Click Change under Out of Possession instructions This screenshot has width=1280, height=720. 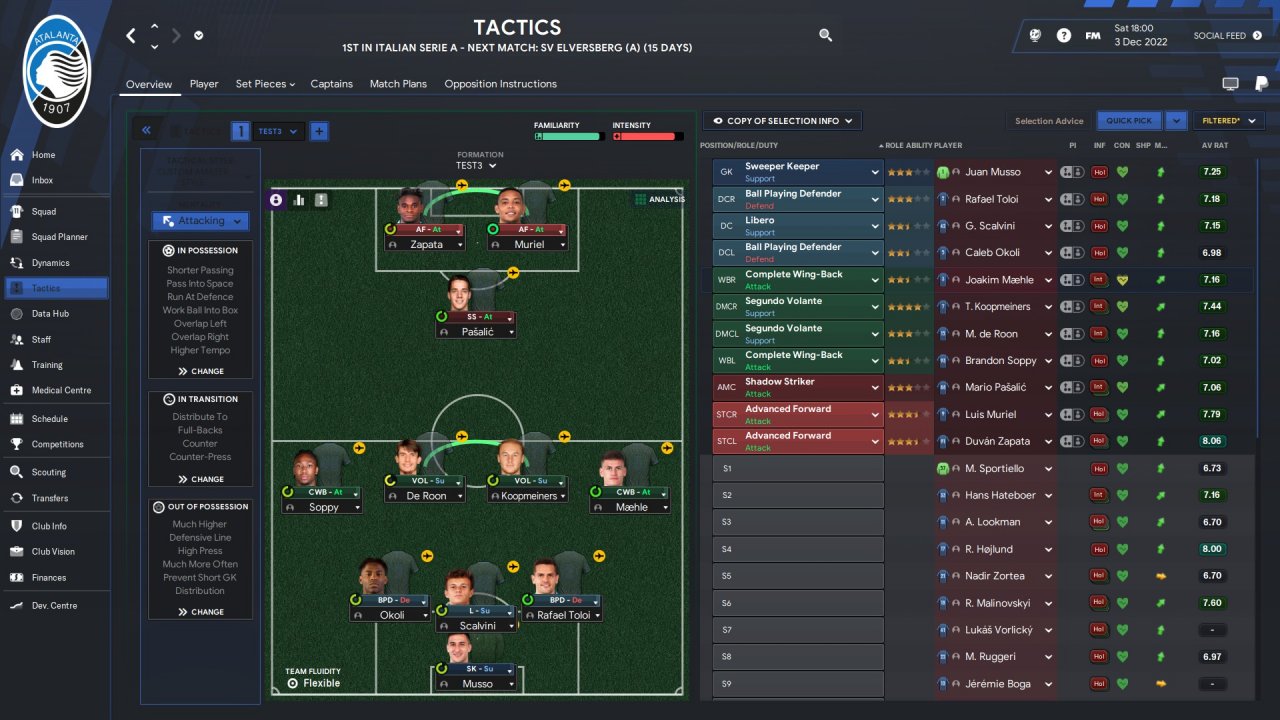[x=200, y=612]
